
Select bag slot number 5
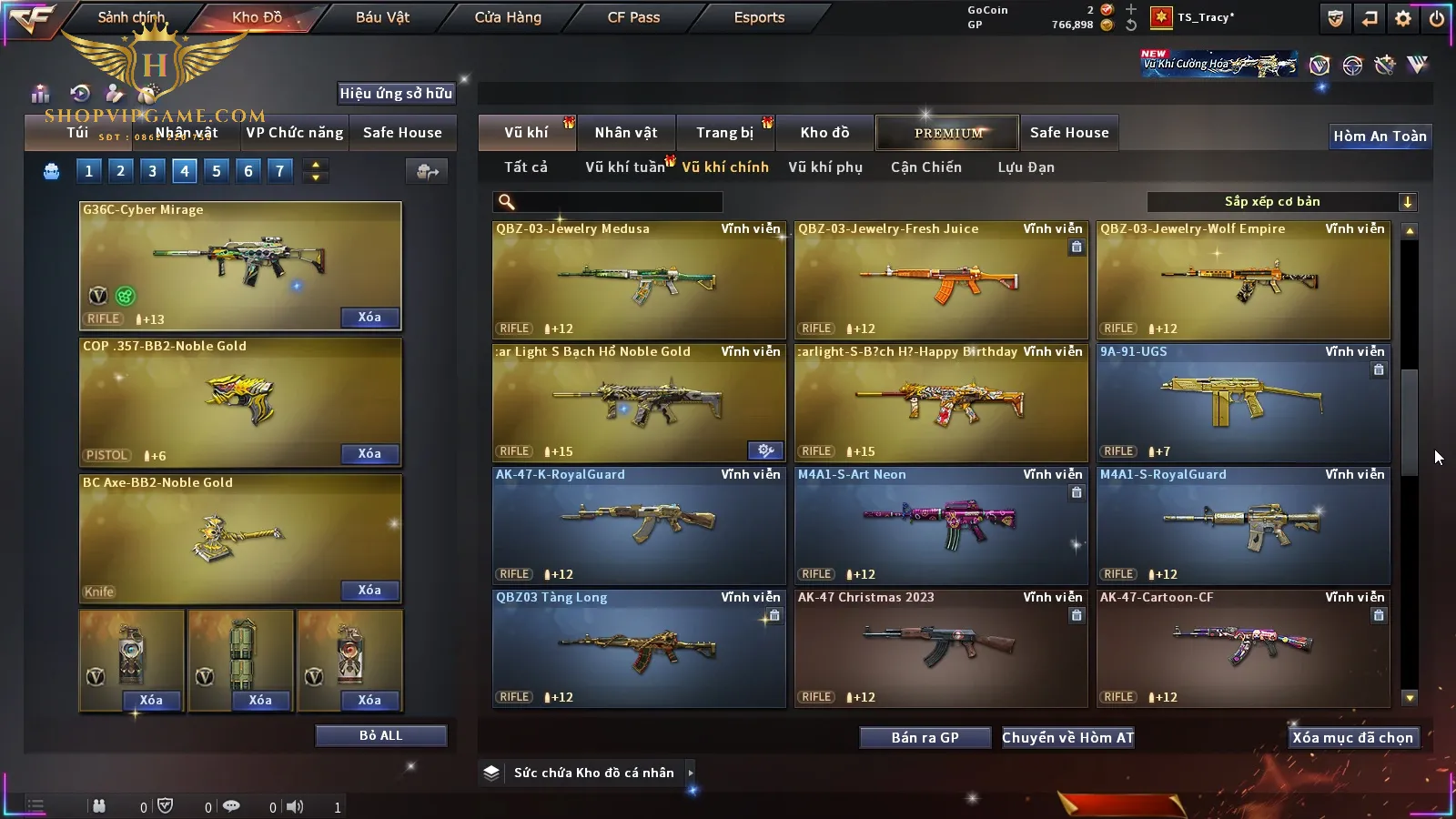point(217,170)
